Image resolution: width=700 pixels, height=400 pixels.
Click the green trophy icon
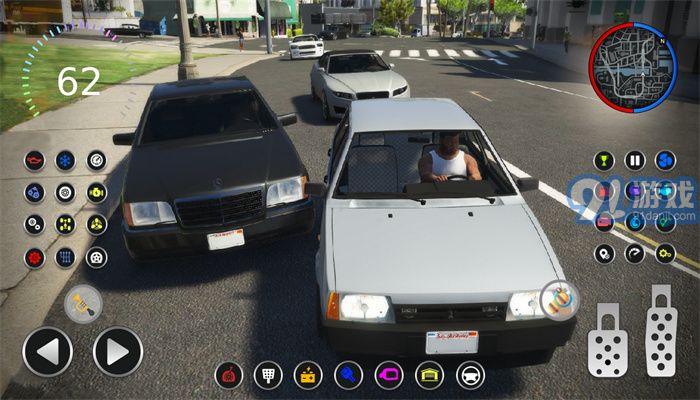click(604, 160)
